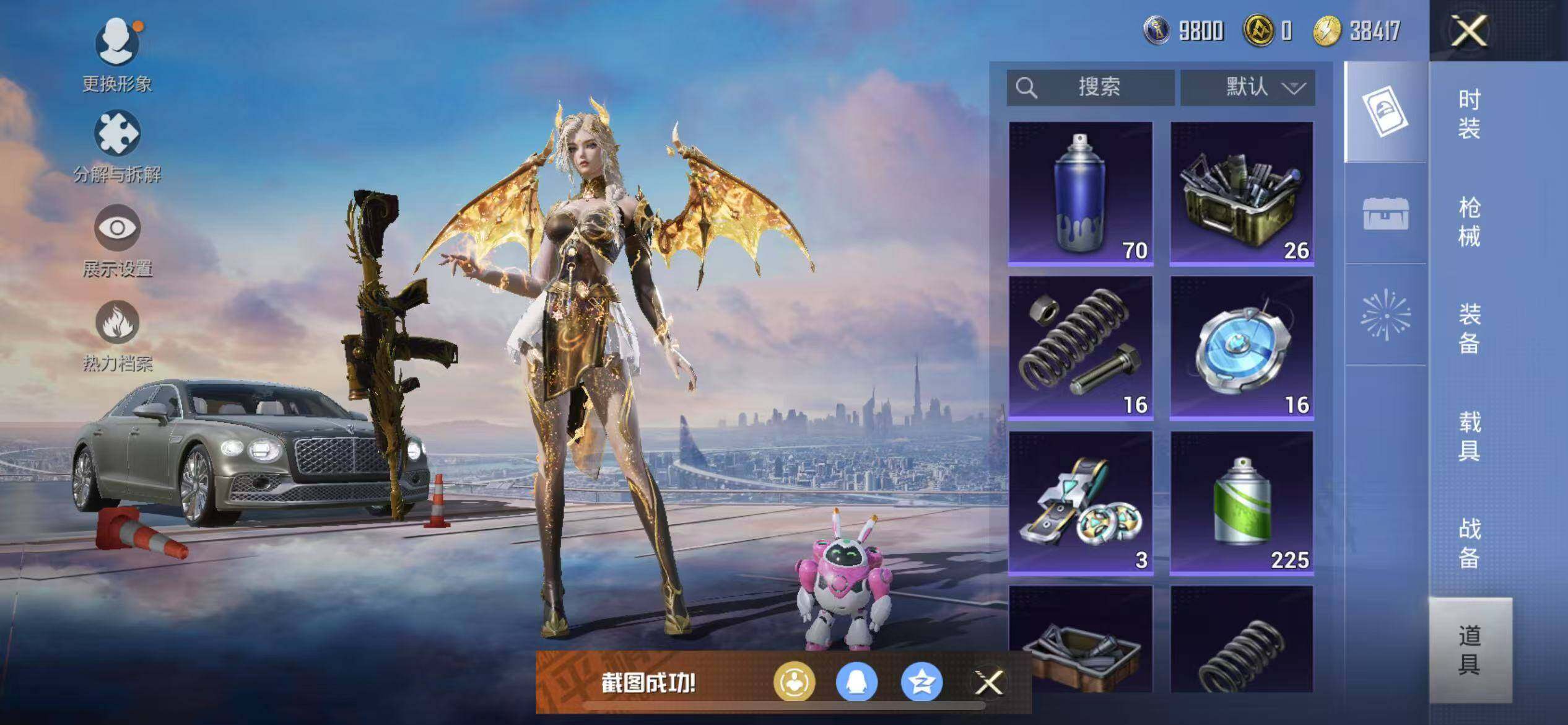Select the blue spray can item
Viewport: 1568px width, 725px height.
(1080, 193)
